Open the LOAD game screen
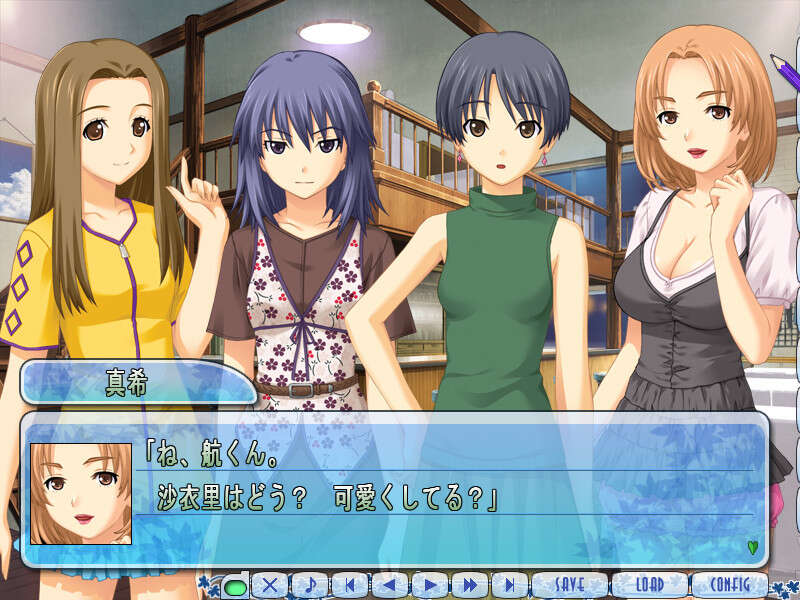Screen dimensions: 800x600 coord(650,585)
